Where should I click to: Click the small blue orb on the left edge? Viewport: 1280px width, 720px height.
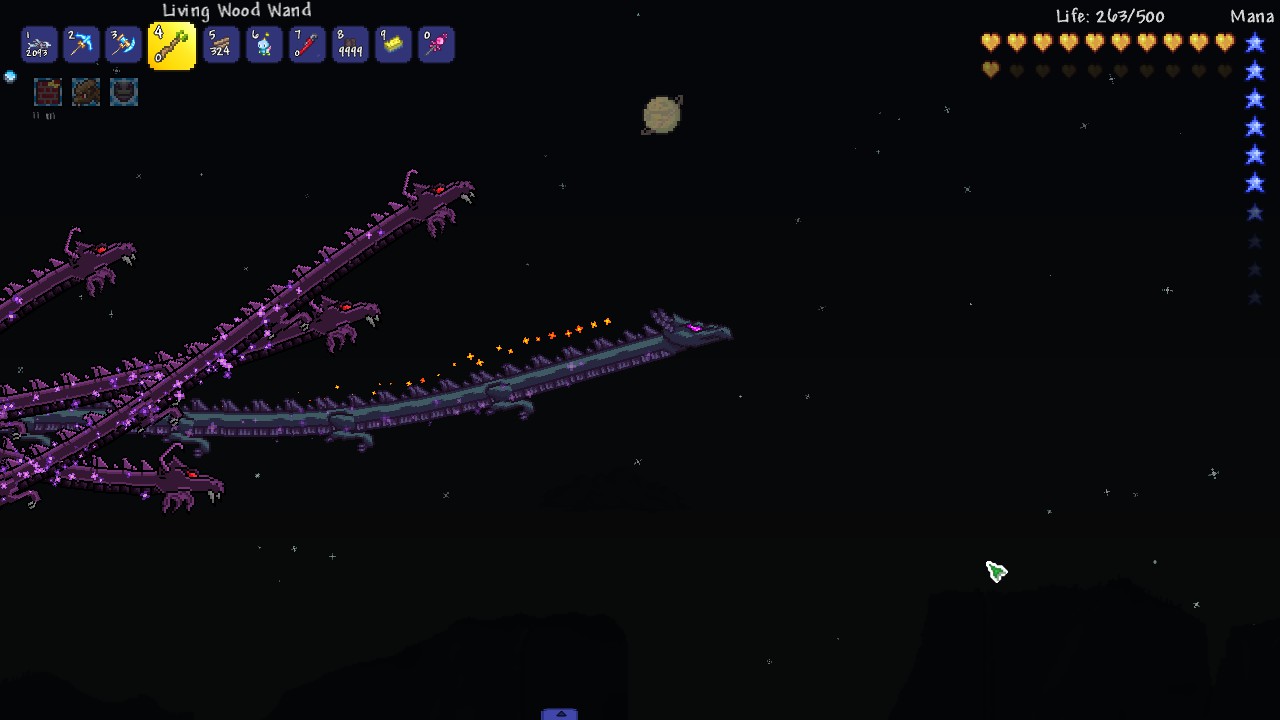10,76
